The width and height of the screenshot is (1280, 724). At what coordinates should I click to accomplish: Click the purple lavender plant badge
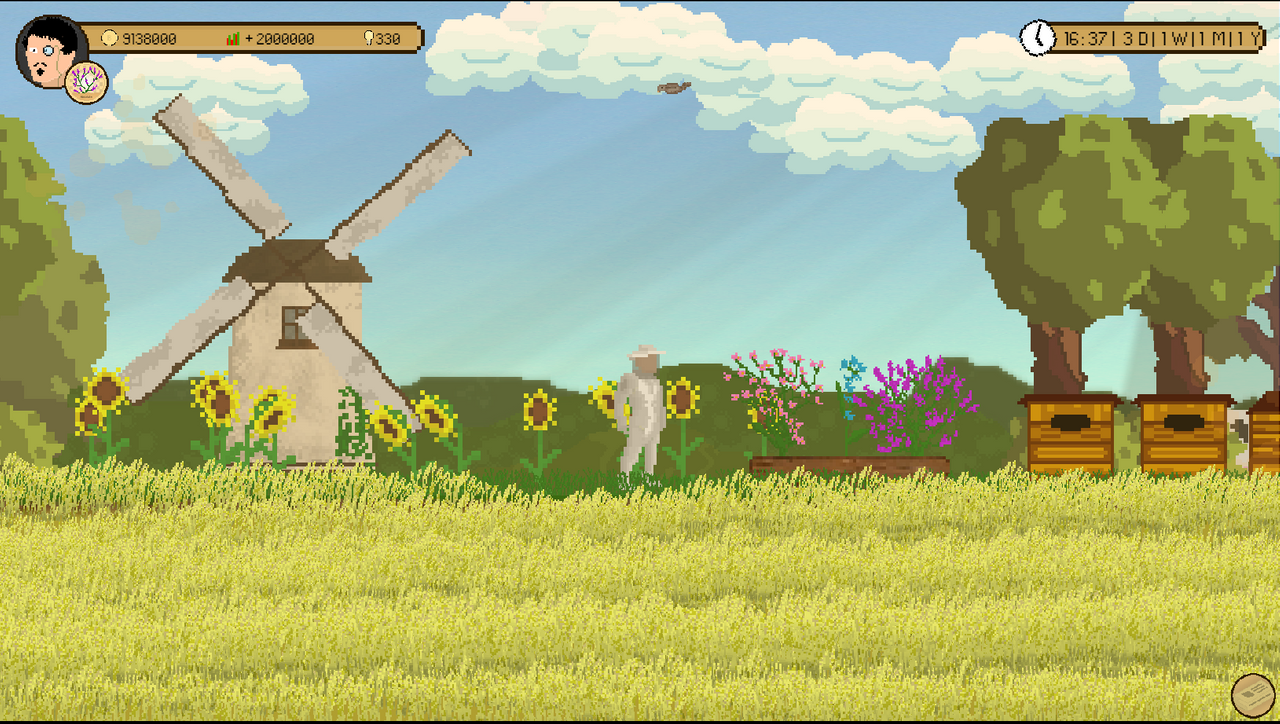click(87, 82)
